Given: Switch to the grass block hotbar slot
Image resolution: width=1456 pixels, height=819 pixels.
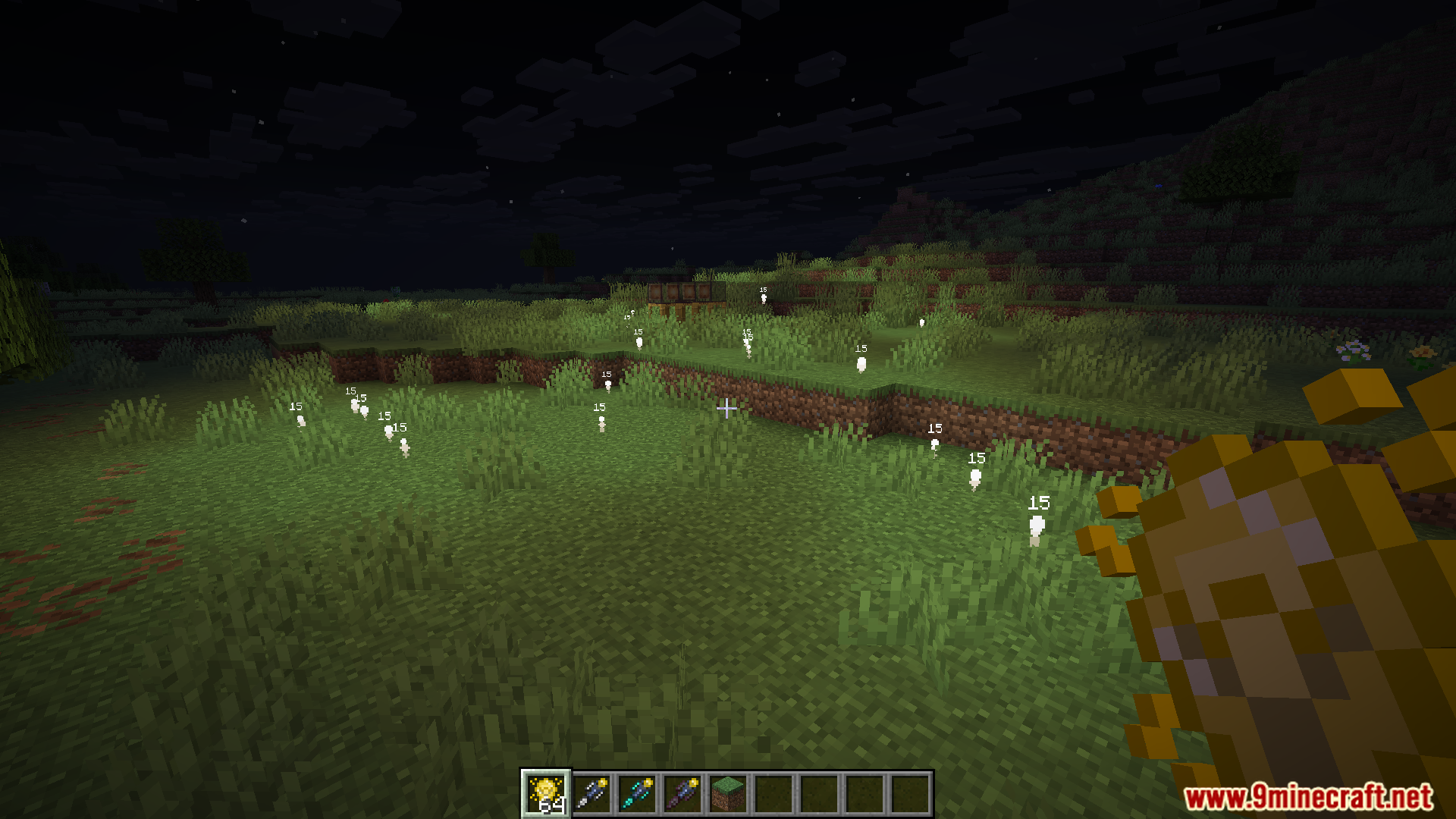Looking at the screenshot, I should coord(728,793).
